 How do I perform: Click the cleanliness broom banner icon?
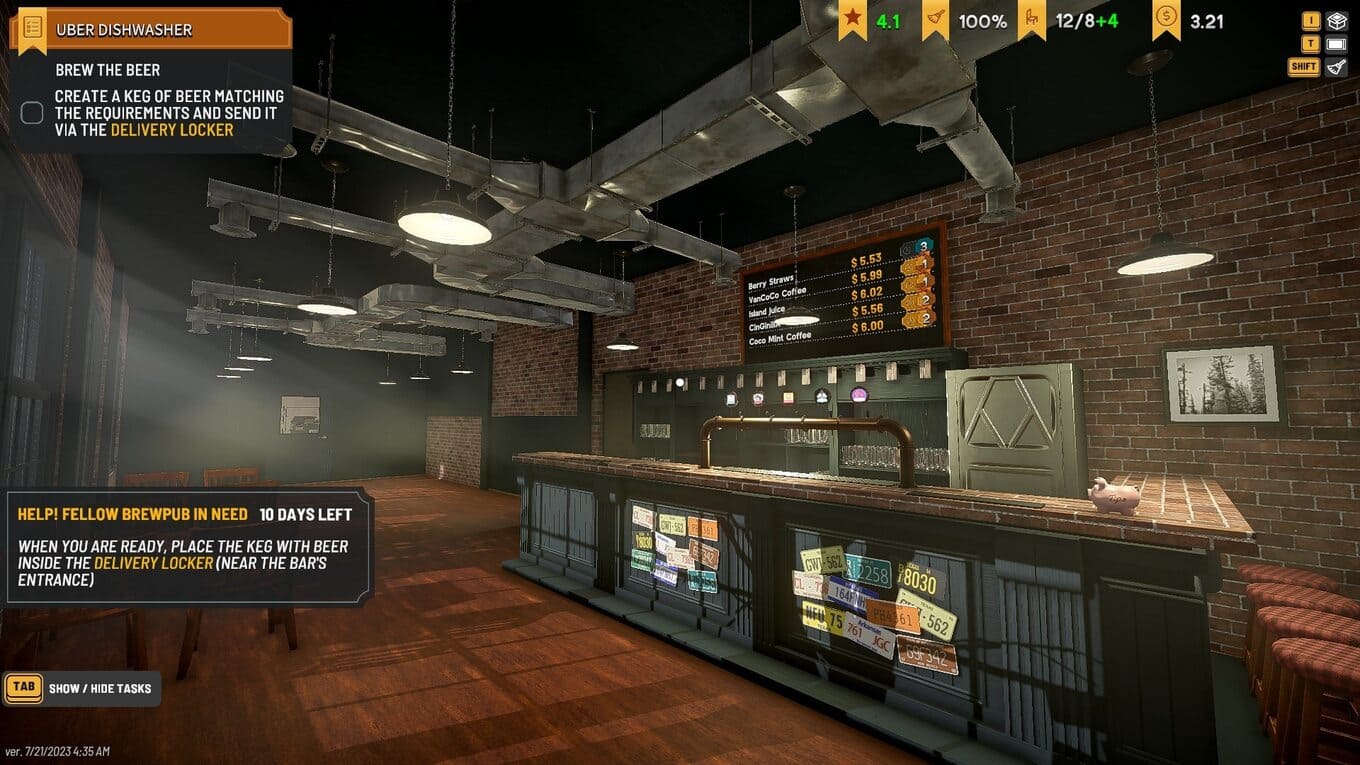(935, 19)
